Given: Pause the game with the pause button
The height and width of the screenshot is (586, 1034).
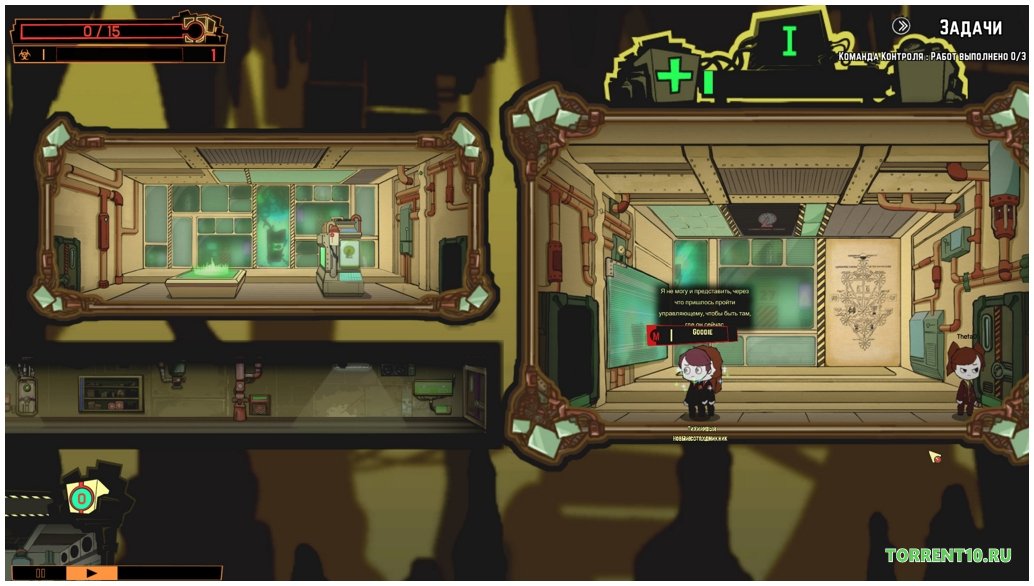Looking at the screenshot, I should 42,573.
